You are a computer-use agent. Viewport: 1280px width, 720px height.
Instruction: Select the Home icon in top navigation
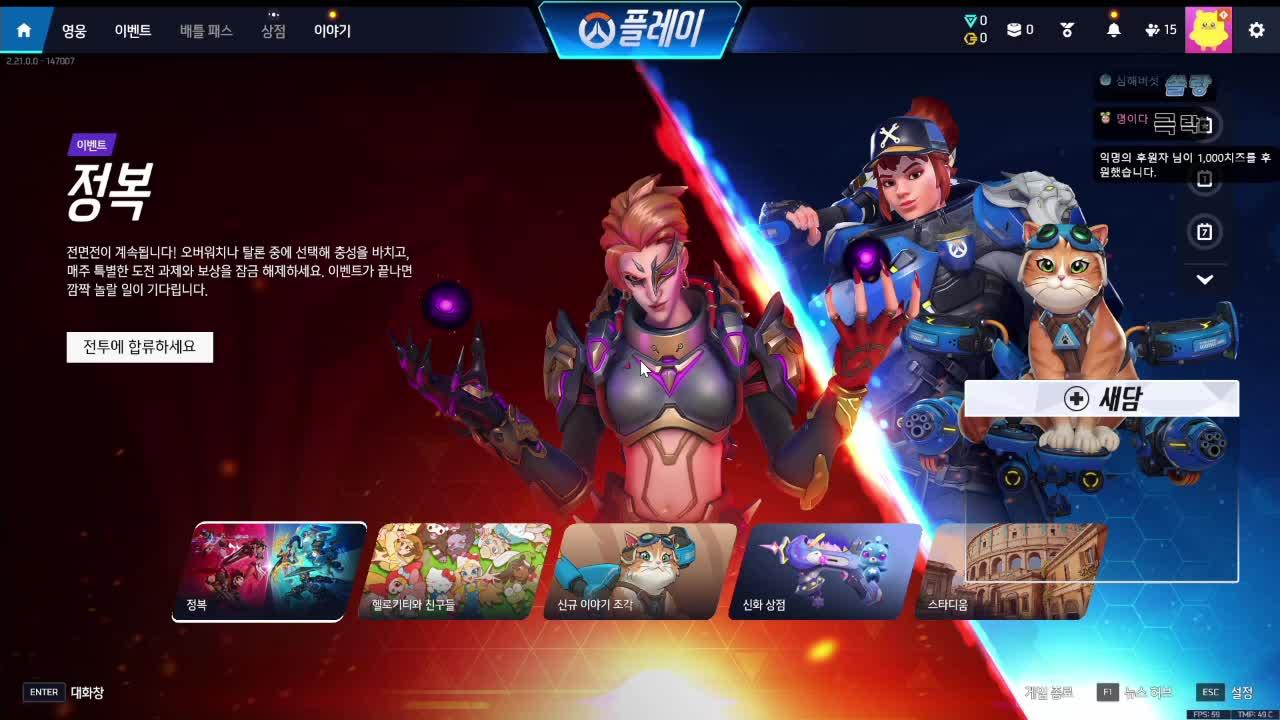(22, 29)
